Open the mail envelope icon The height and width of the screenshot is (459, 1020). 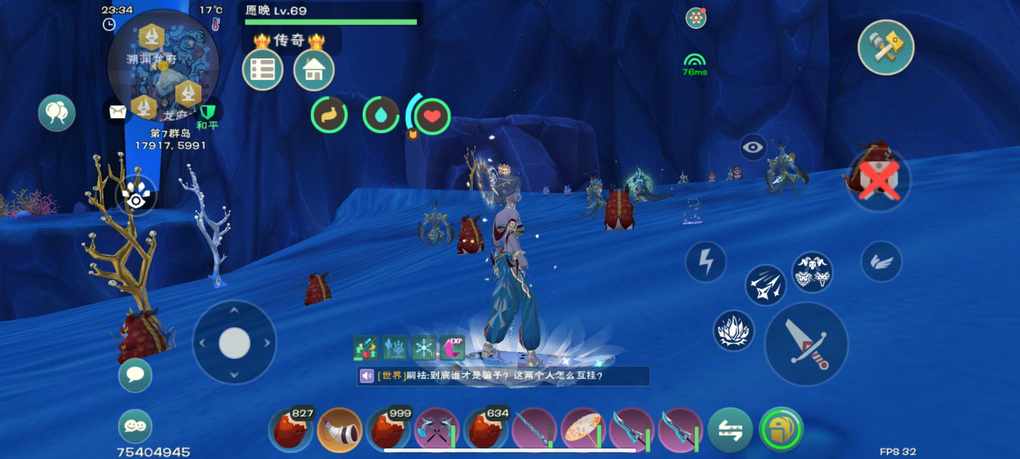tap(118, 112)
